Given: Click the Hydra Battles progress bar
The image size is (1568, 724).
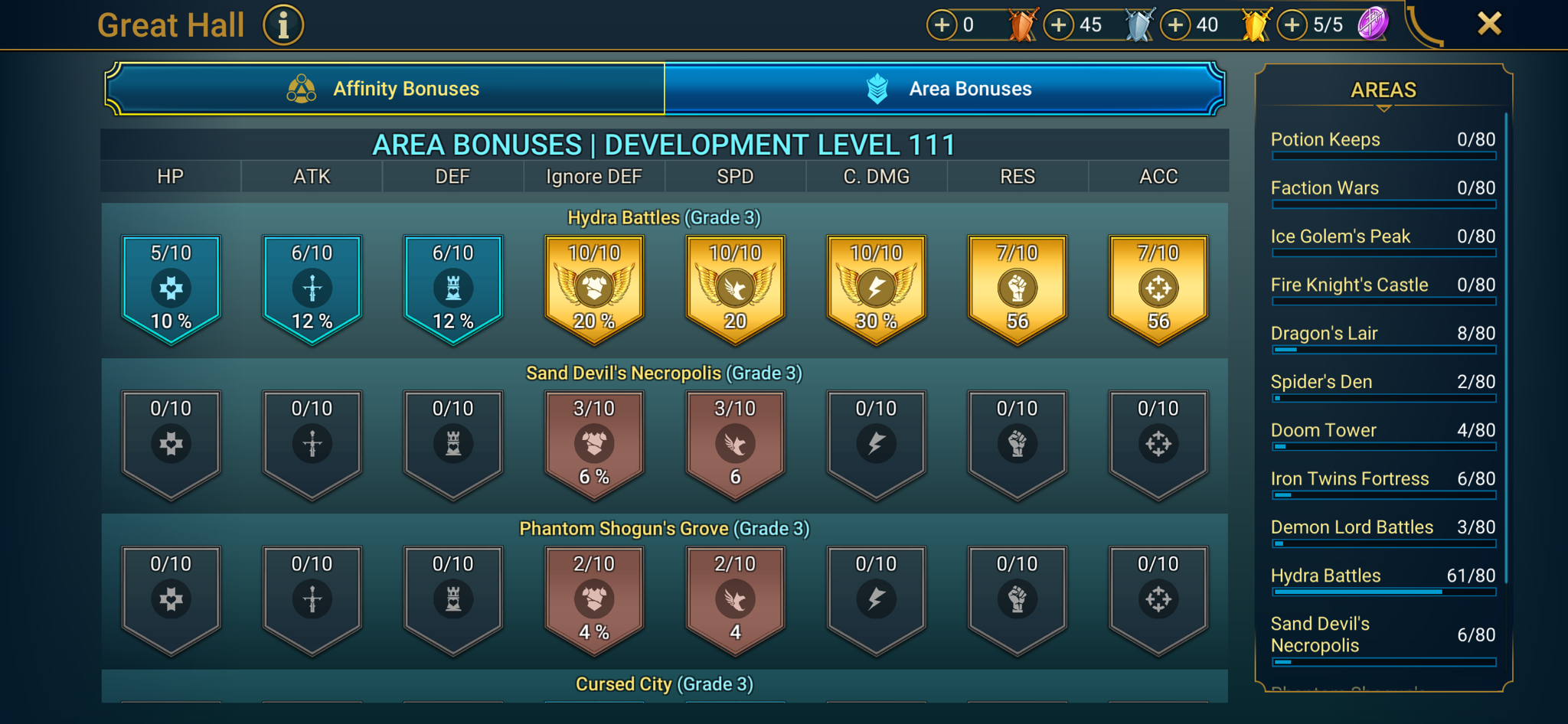Looking at the screenshot, I should [x=1383, y=592].
